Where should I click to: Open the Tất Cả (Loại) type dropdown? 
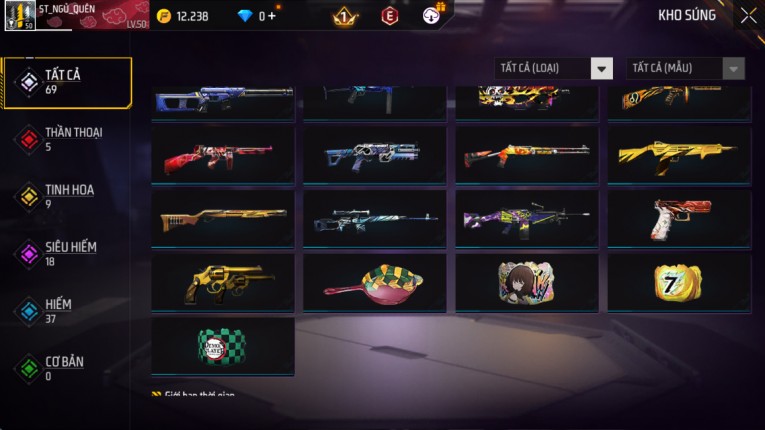554,68
